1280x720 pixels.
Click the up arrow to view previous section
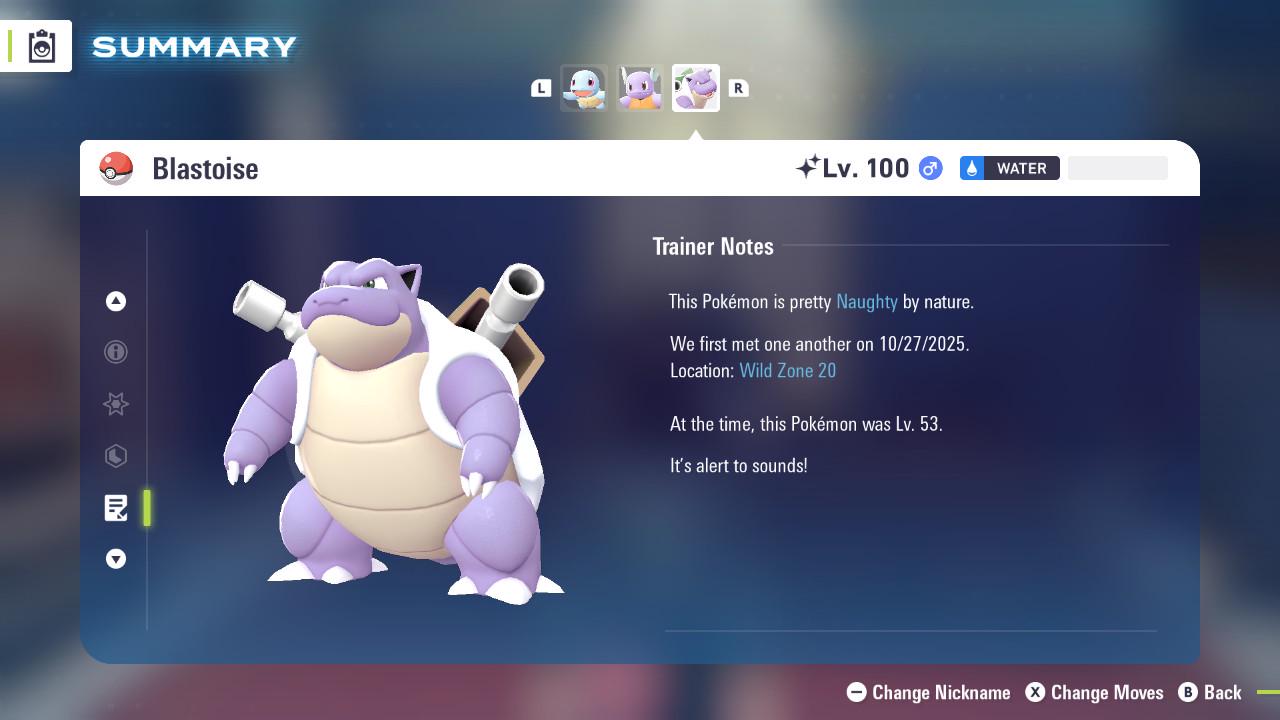[x=115, y=301]
